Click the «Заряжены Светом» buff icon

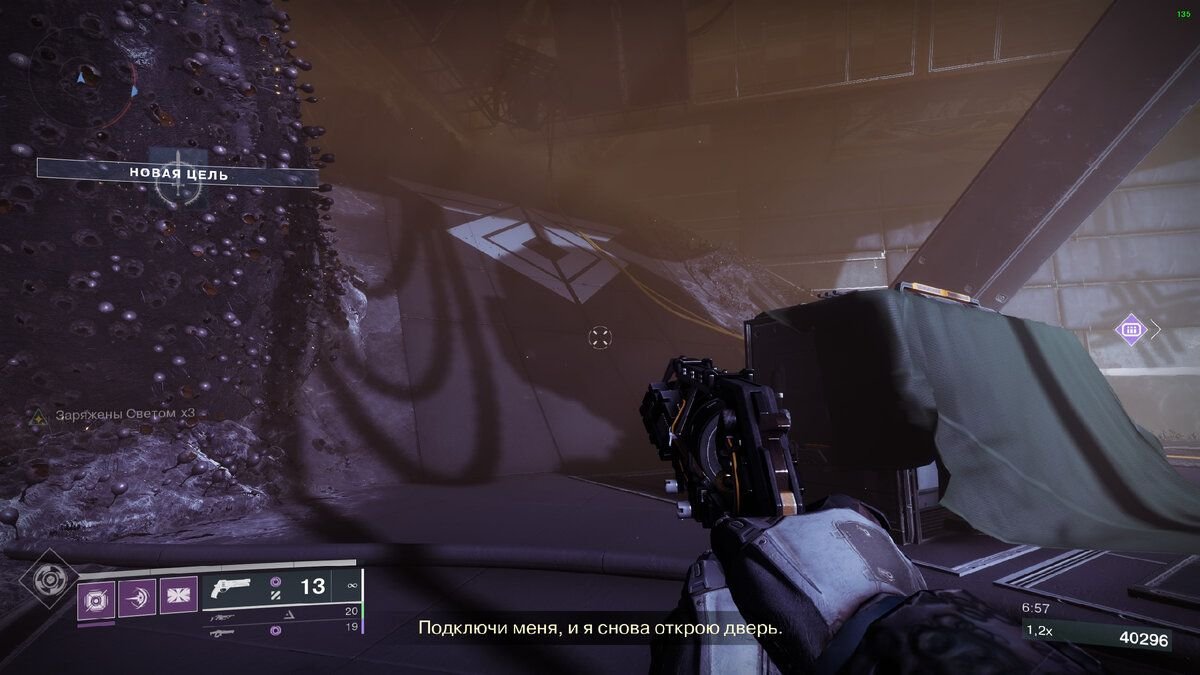click(37, 414)
